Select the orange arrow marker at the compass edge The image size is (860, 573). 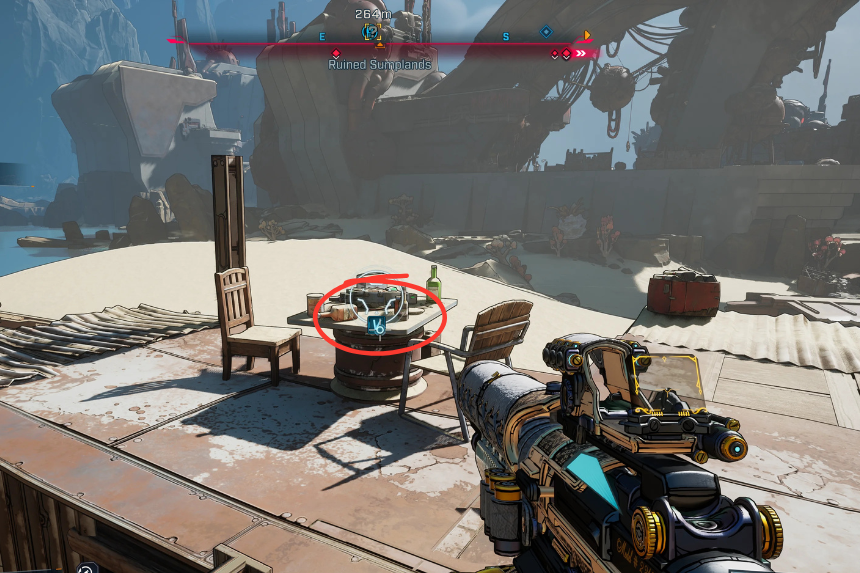(587, 37)
